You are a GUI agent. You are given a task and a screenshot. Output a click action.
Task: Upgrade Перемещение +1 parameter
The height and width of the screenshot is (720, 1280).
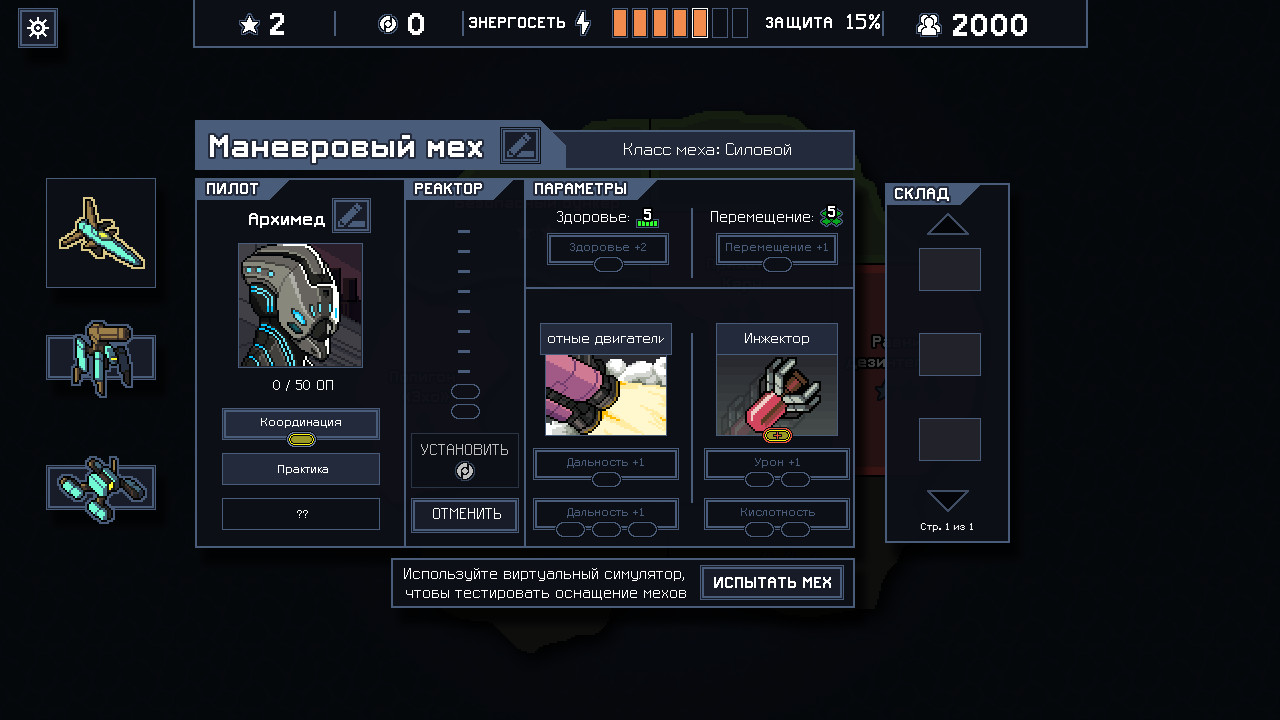[x=777, y=248]
